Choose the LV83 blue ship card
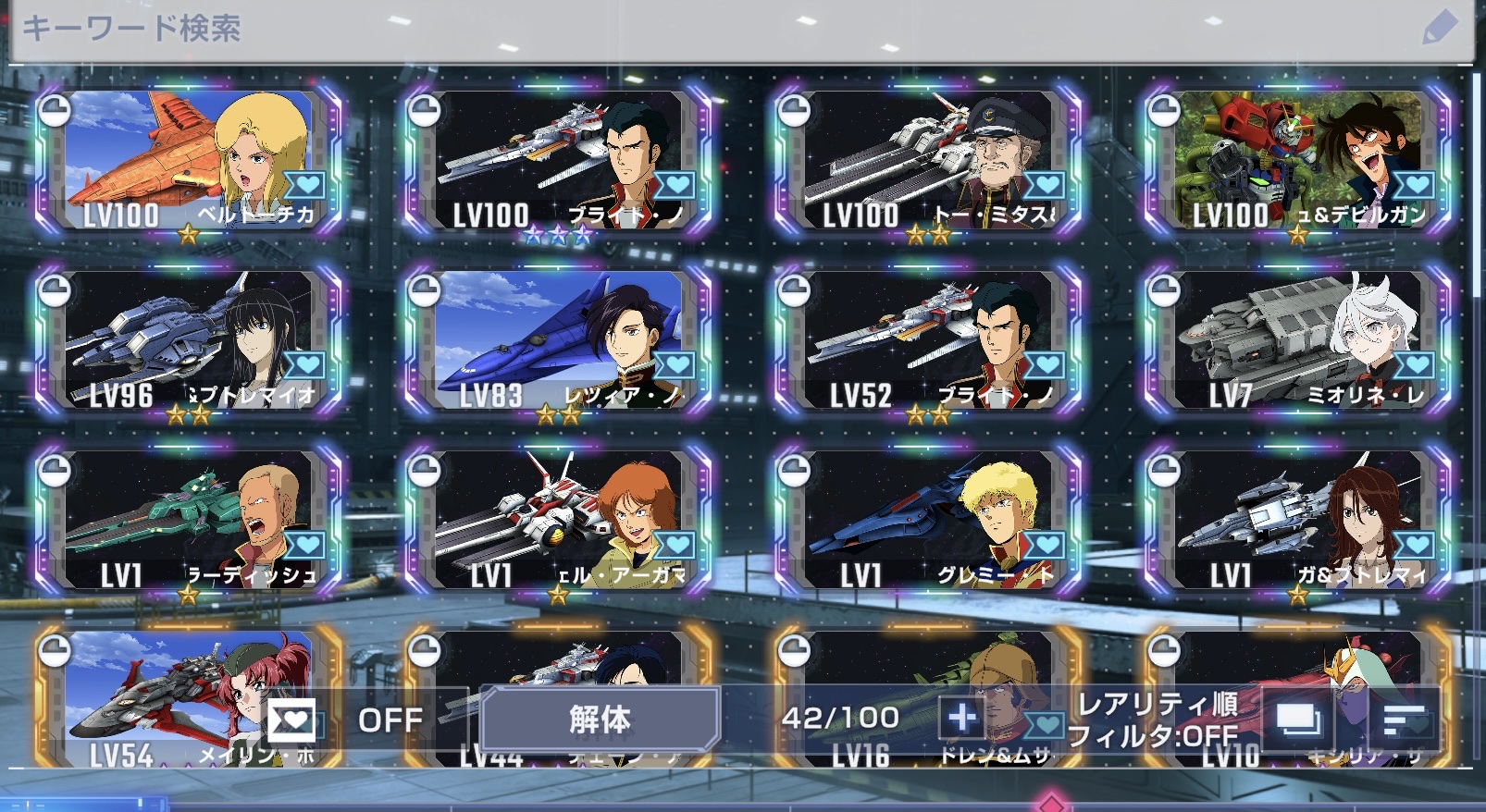Image resolution: width=1486 pixels, height=812 pixels. tap(559, 341)
